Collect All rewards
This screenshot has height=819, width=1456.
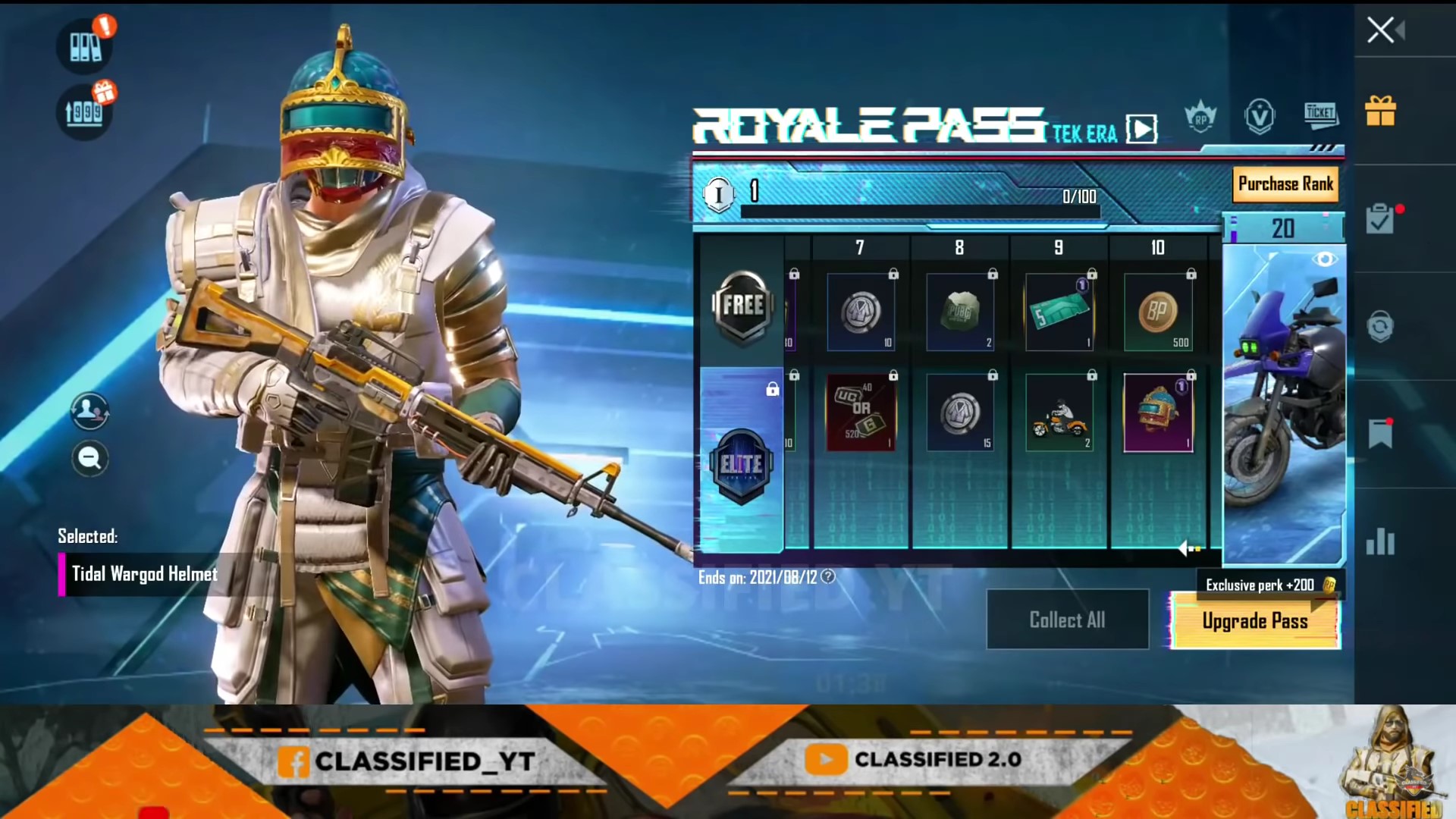pyautogui.click(x=1067, y=620)
